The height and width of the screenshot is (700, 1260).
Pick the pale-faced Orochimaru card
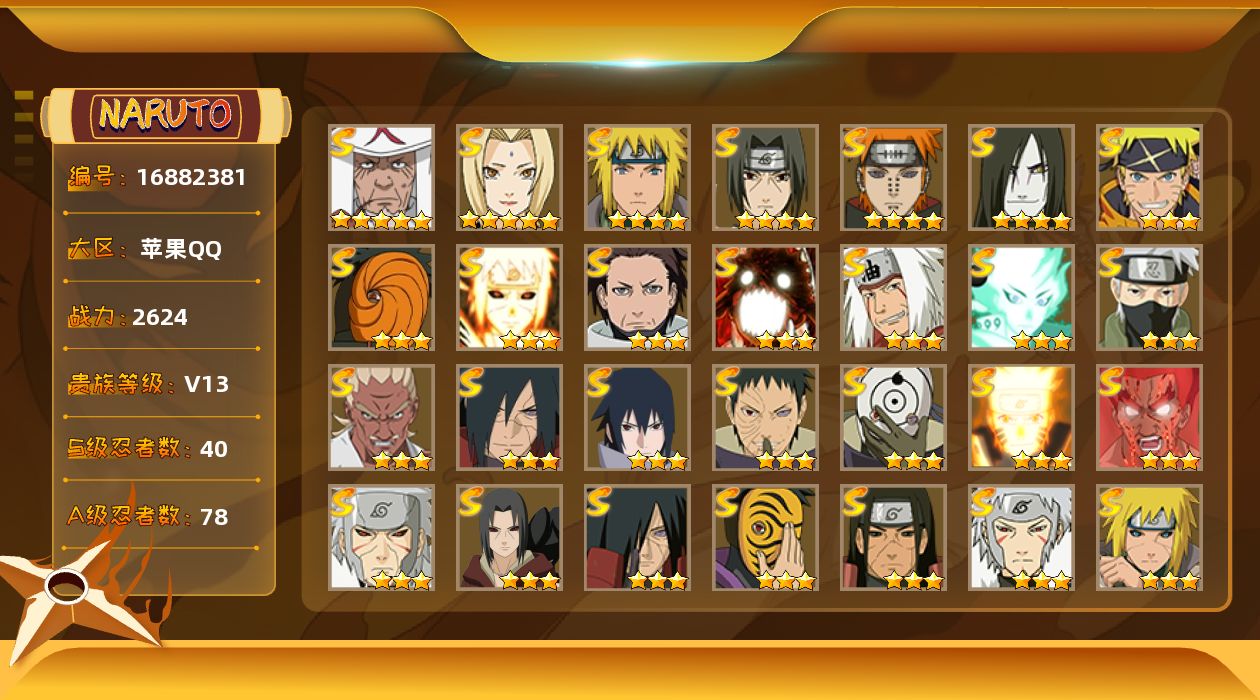coord(1021,178)
